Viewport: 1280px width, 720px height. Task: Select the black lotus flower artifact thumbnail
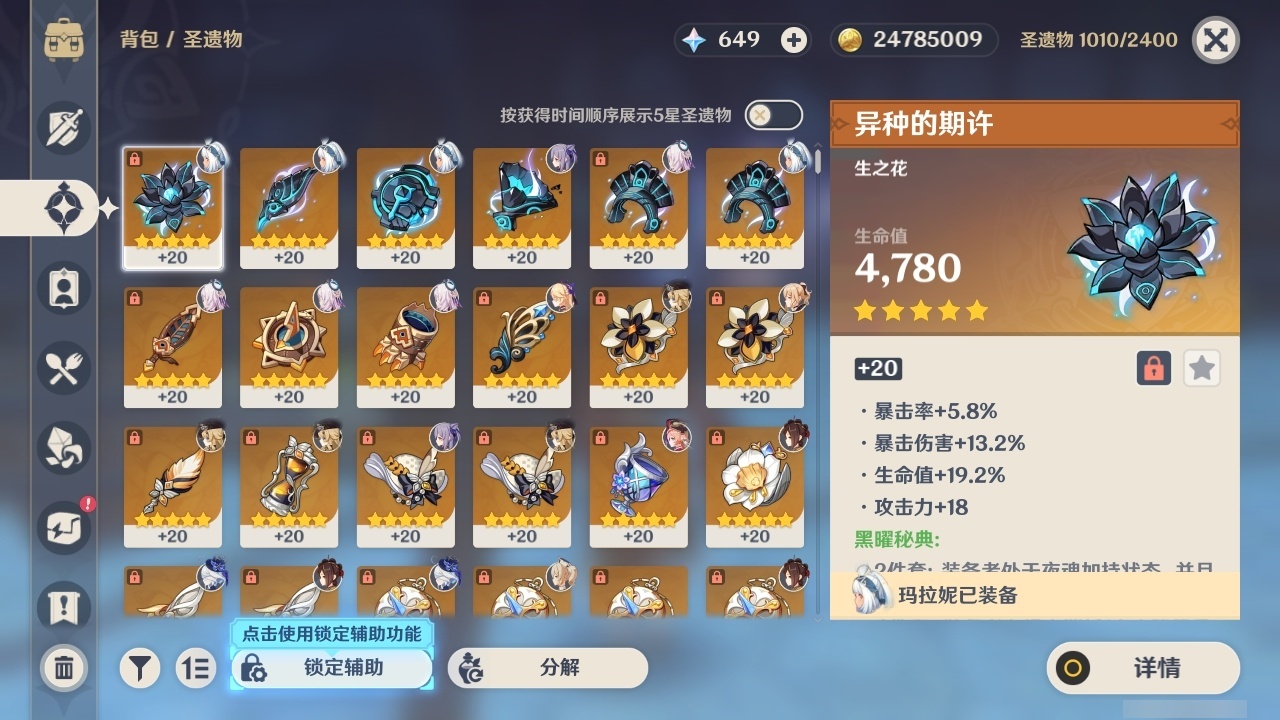[174, 205]
